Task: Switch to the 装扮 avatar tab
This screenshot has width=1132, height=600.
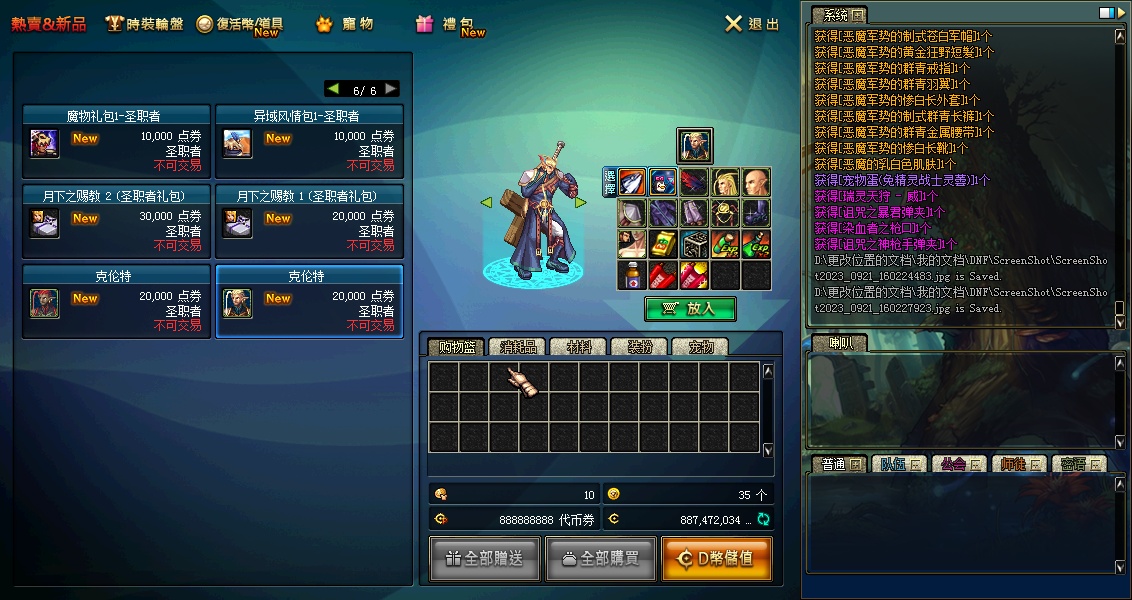Action: 639,347
